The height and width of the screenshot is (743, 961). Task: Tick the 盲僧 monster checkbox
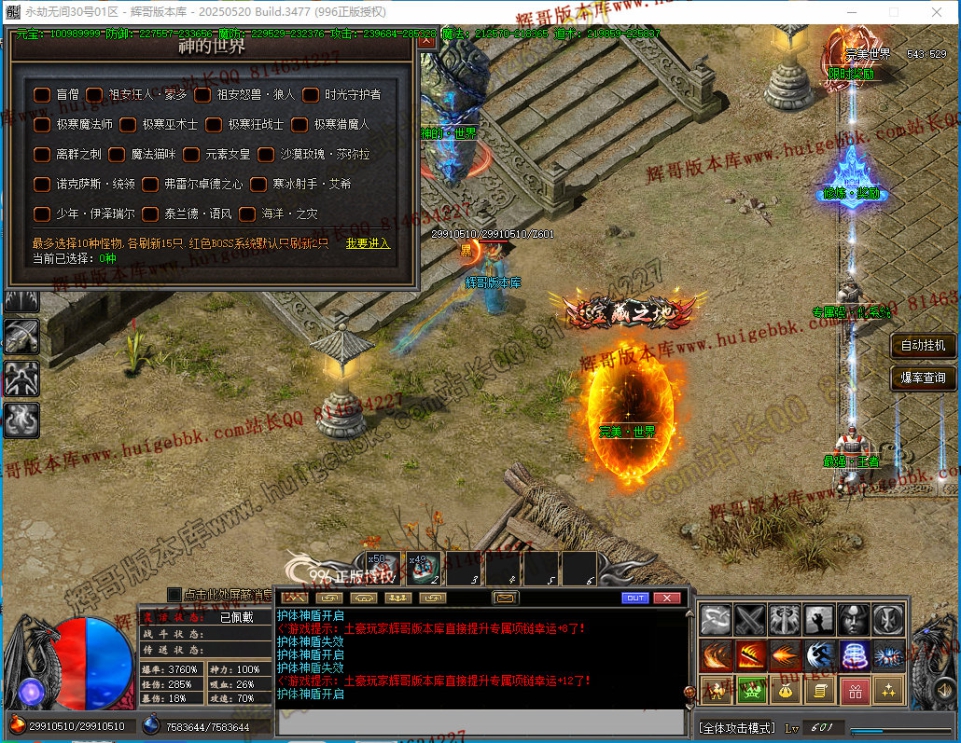pos(42,95)
